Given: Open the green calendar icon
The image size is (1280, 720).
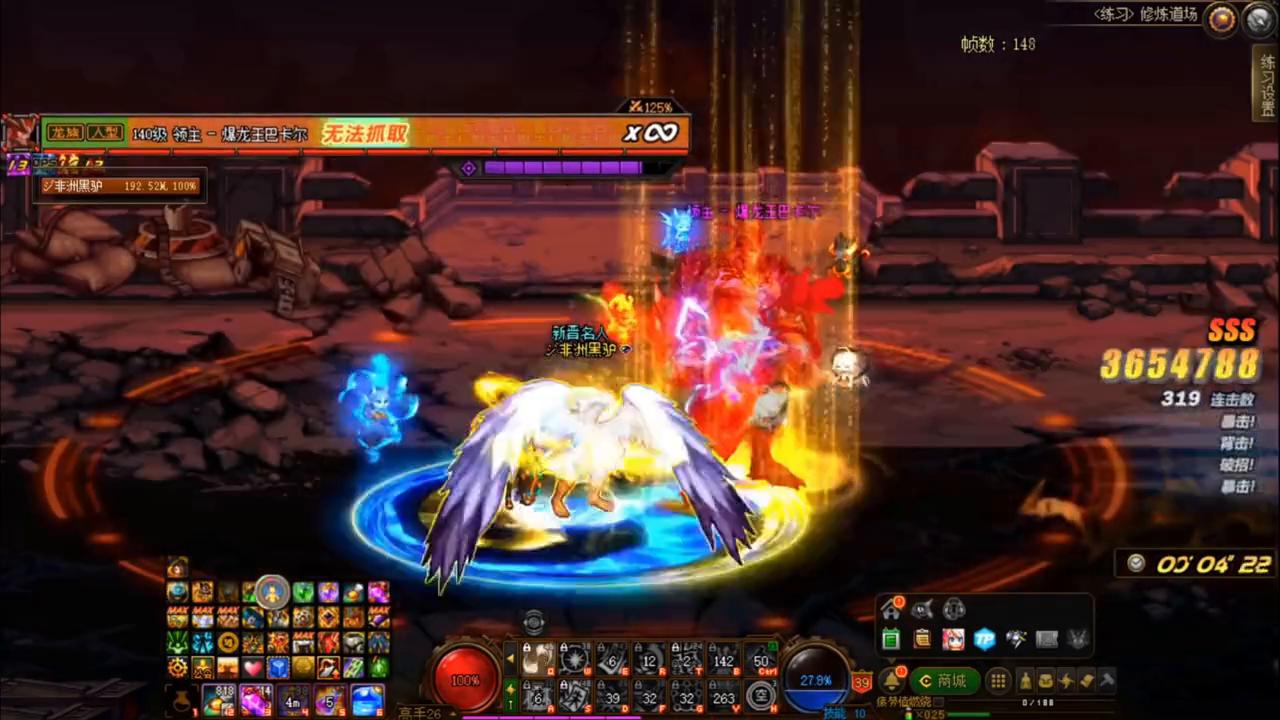Looking at the screenshot, I should pyautogui.click(x=890, y=639).
